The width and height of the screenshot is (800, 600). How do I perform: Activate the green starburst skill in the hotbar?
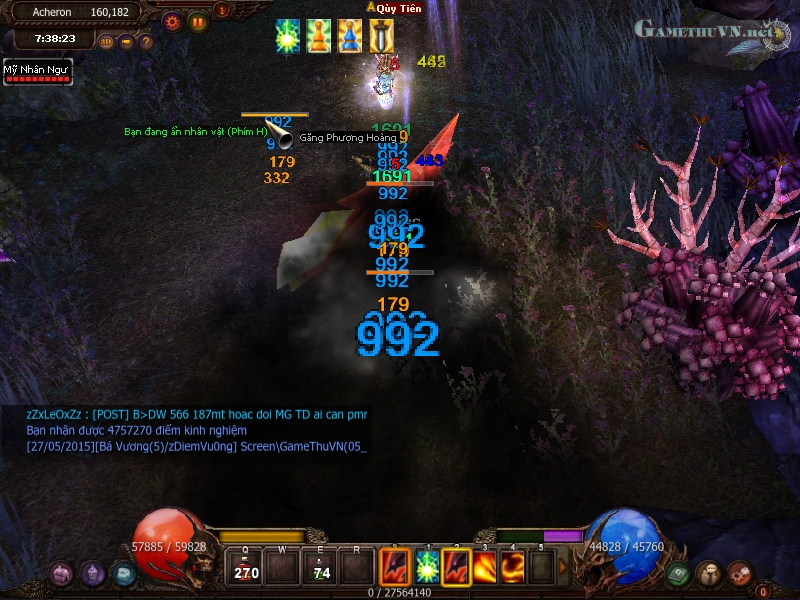427,568
